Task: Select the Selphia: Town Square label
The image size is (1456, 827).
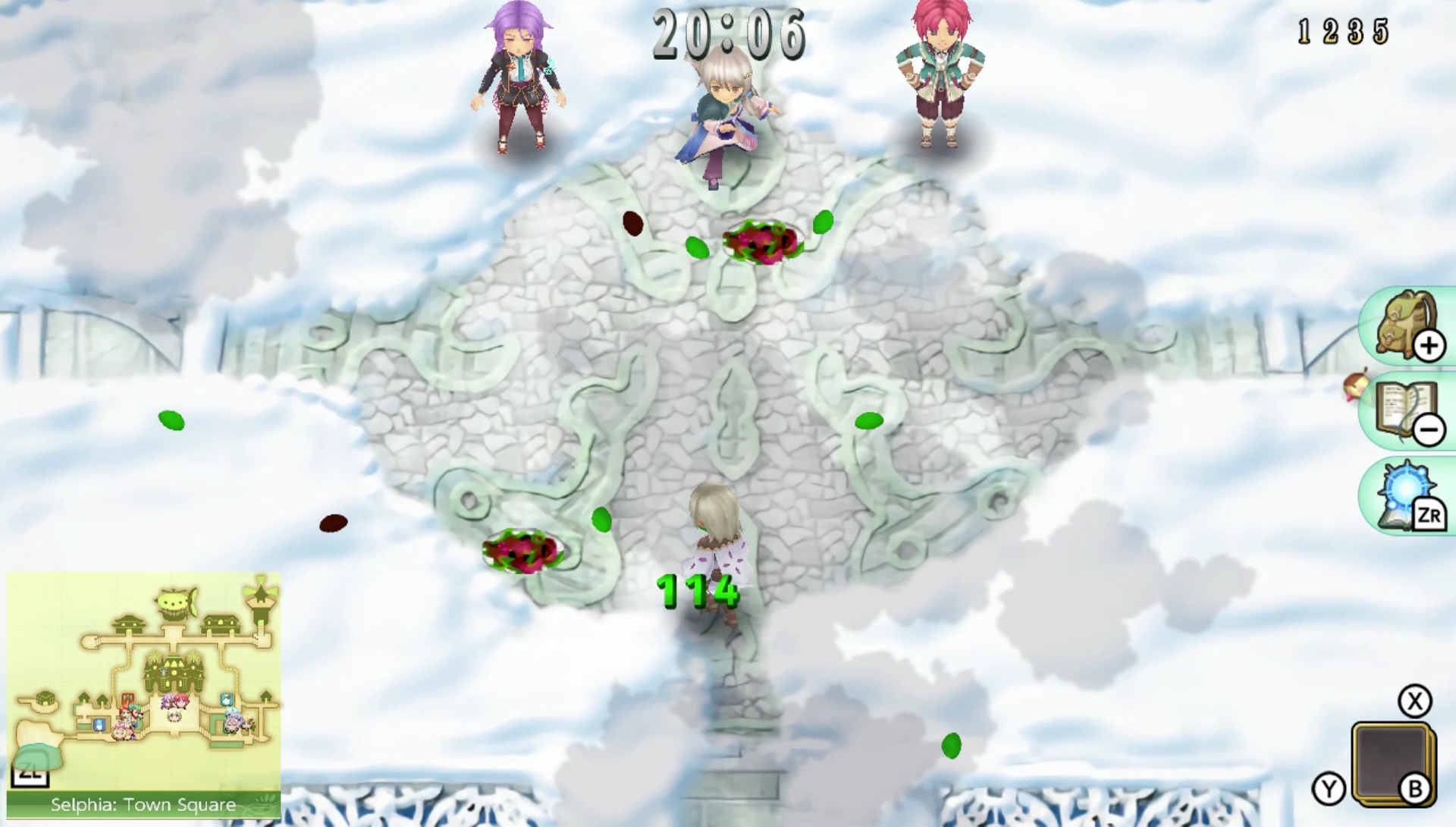Action: click(144, 806)
